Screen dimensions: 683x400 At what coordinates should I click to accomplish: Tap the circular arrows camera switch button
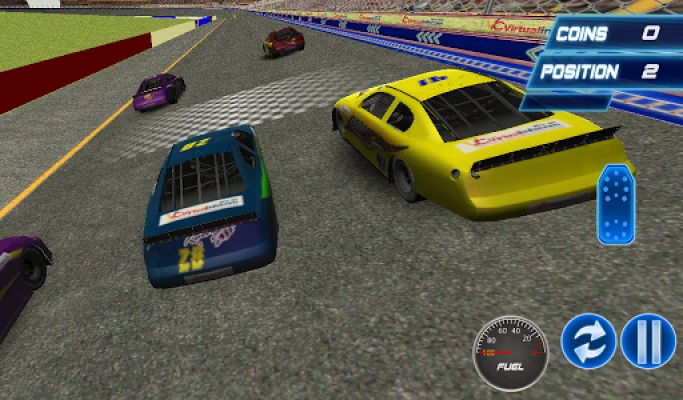[x=588, y=341]
